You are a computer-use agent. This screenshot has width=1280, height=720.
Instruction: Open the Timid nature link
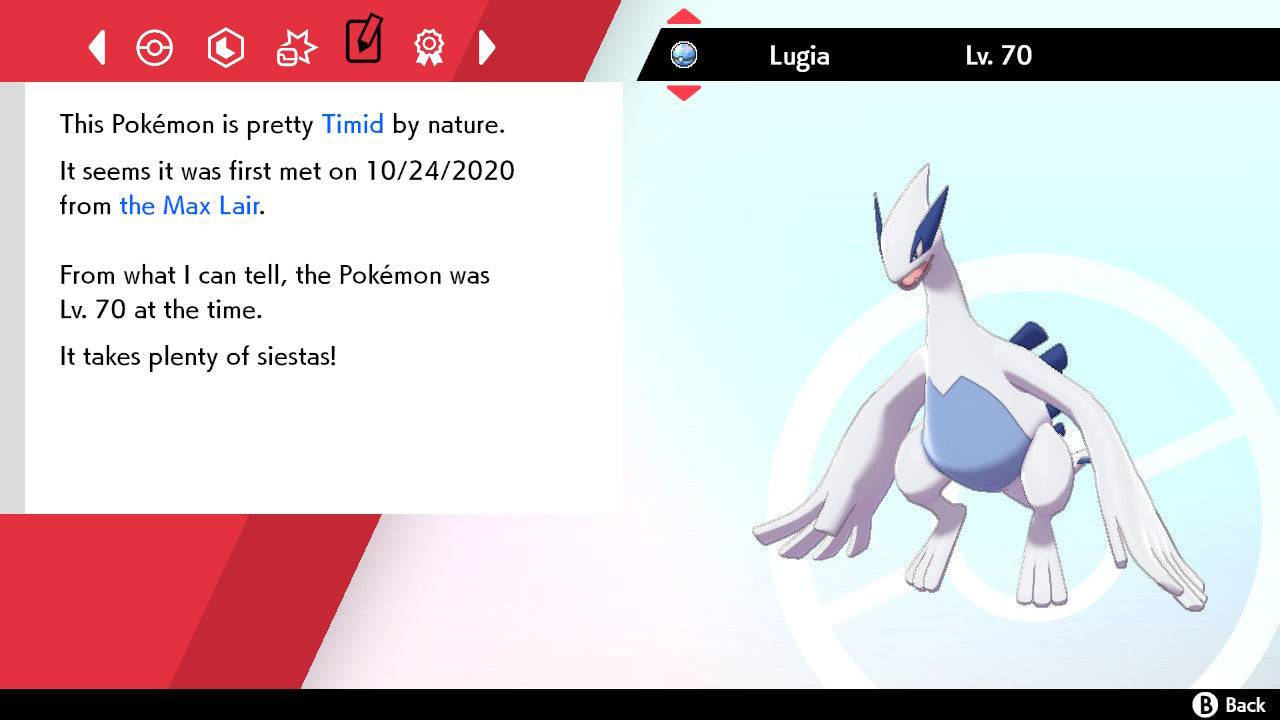point(351,124)
